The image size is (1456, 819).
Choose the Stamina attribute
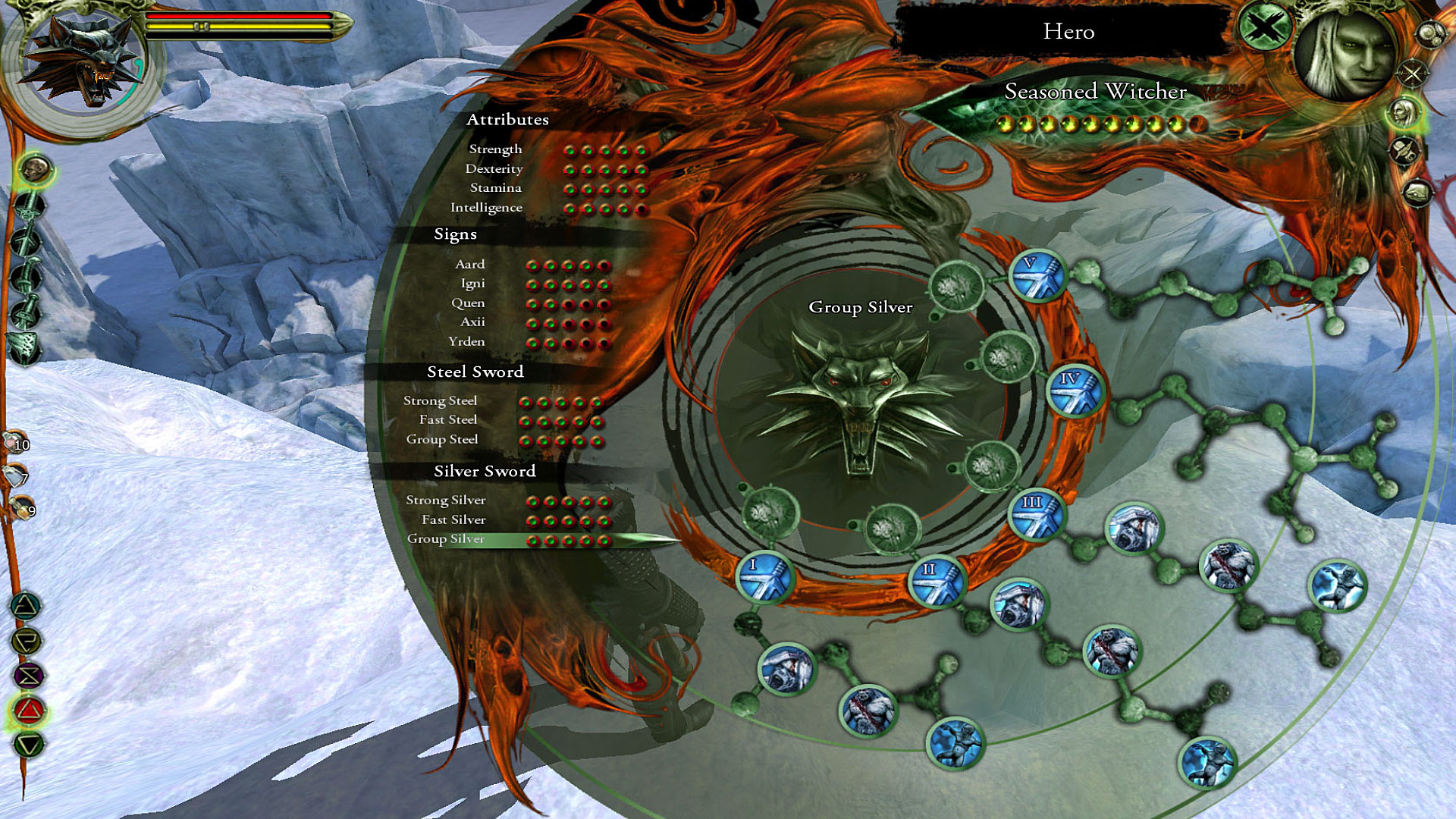(495, 188)
